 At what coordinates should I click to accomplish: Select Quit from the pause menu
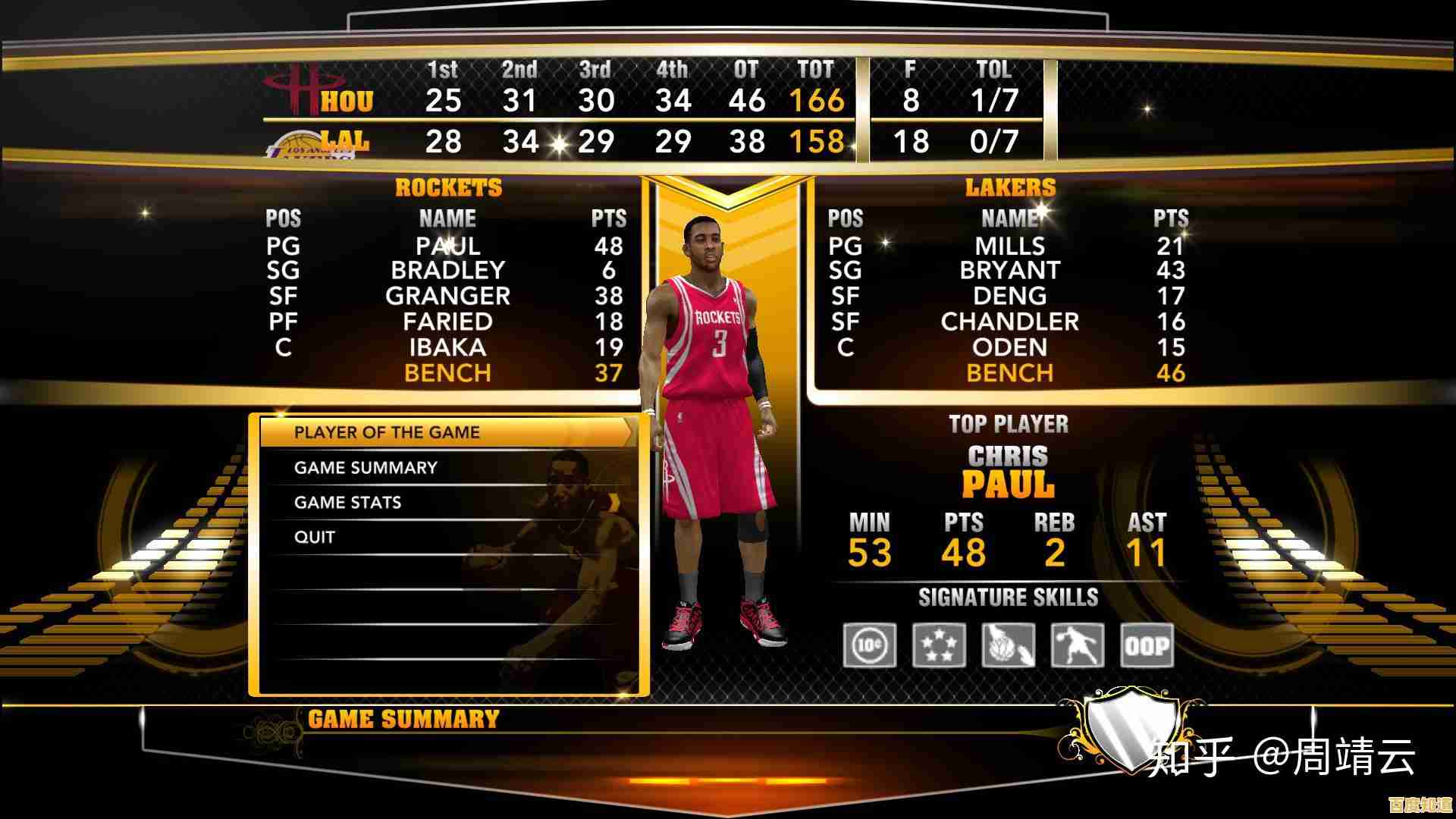(312, 536)
